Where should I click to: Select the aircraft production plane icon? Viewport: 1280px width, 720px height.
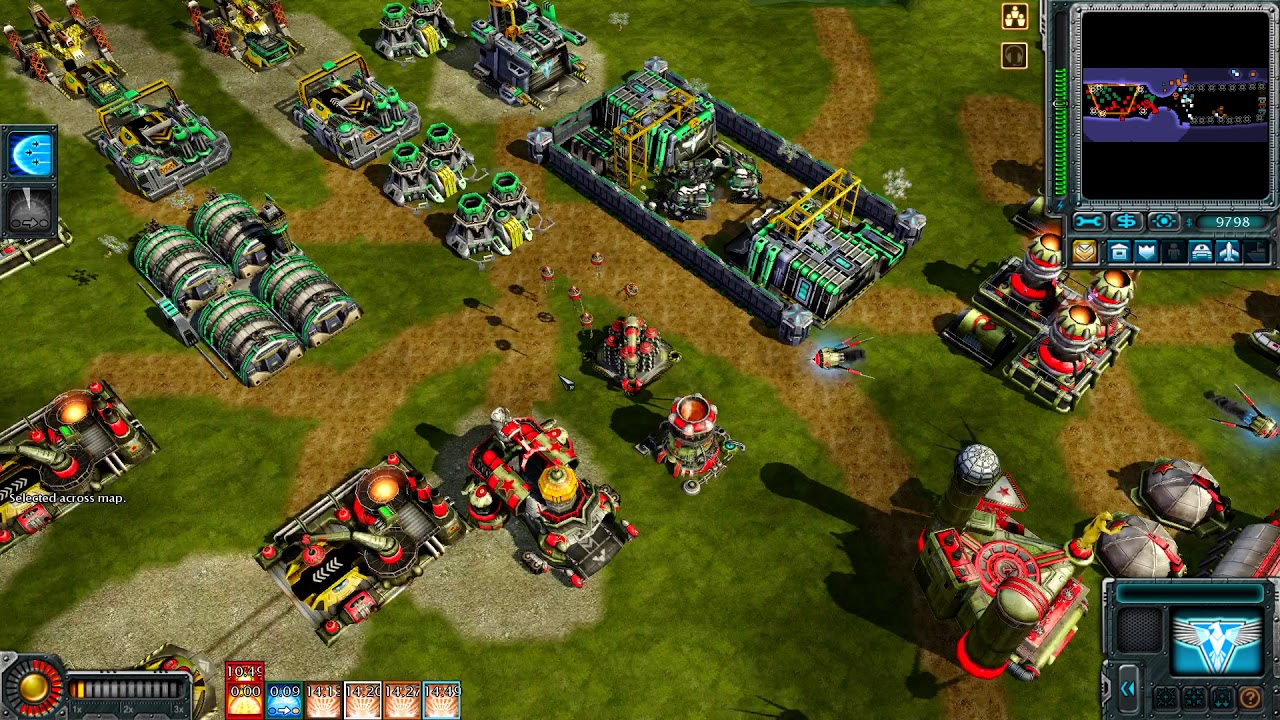[1227, 253]
